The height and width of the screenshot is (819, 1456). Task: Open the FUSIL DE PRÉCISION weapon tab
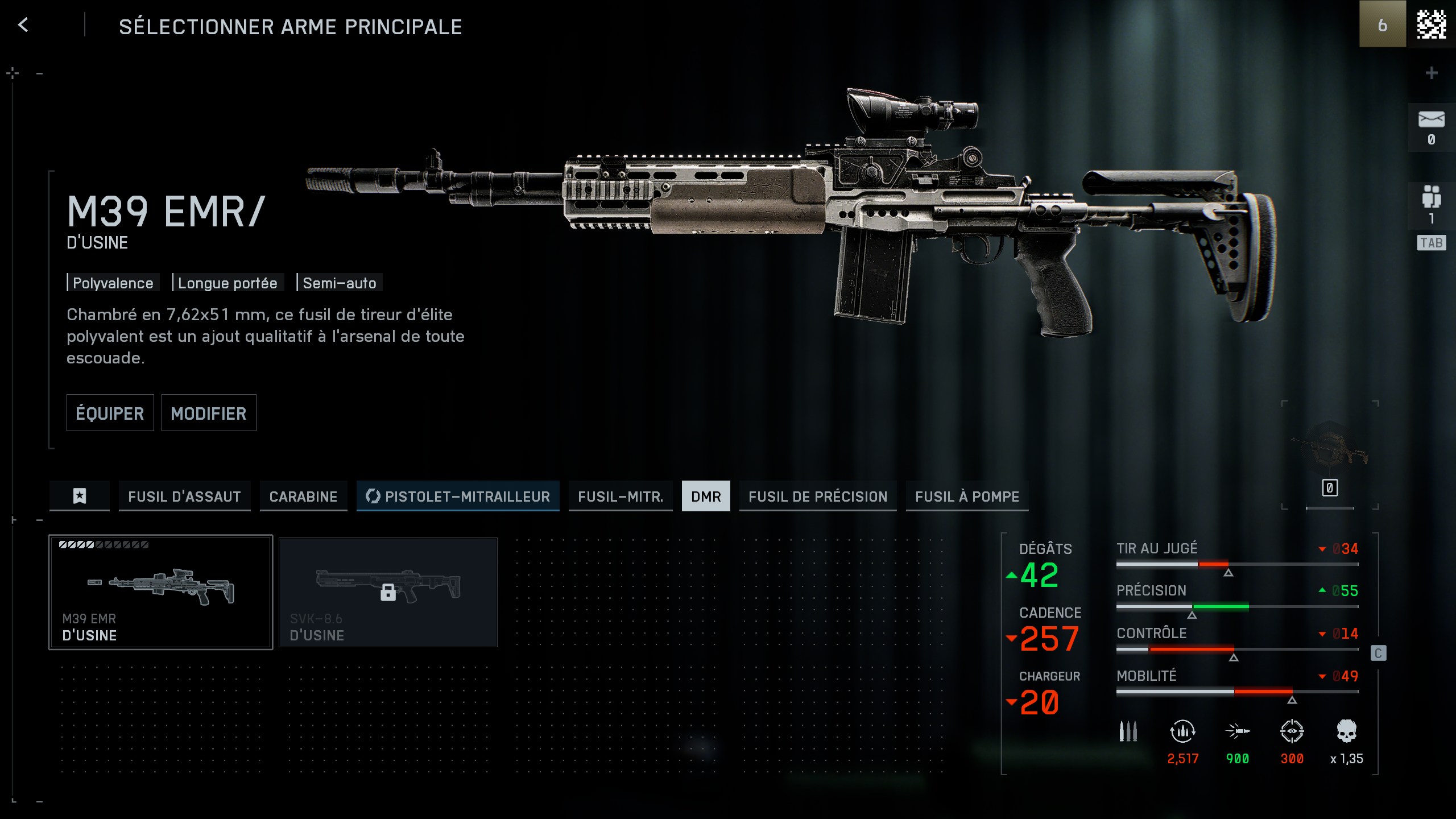818,496
